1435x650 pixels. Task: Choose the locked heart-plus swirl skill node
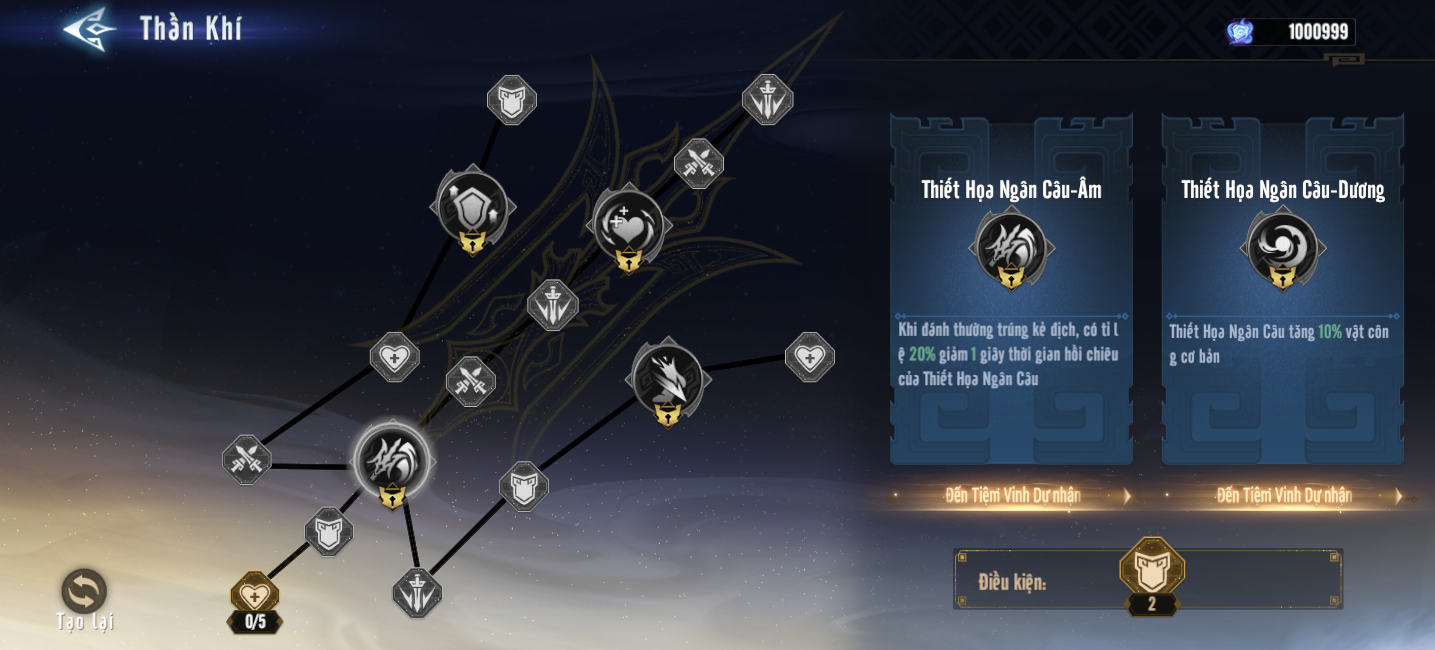point(629,225)
